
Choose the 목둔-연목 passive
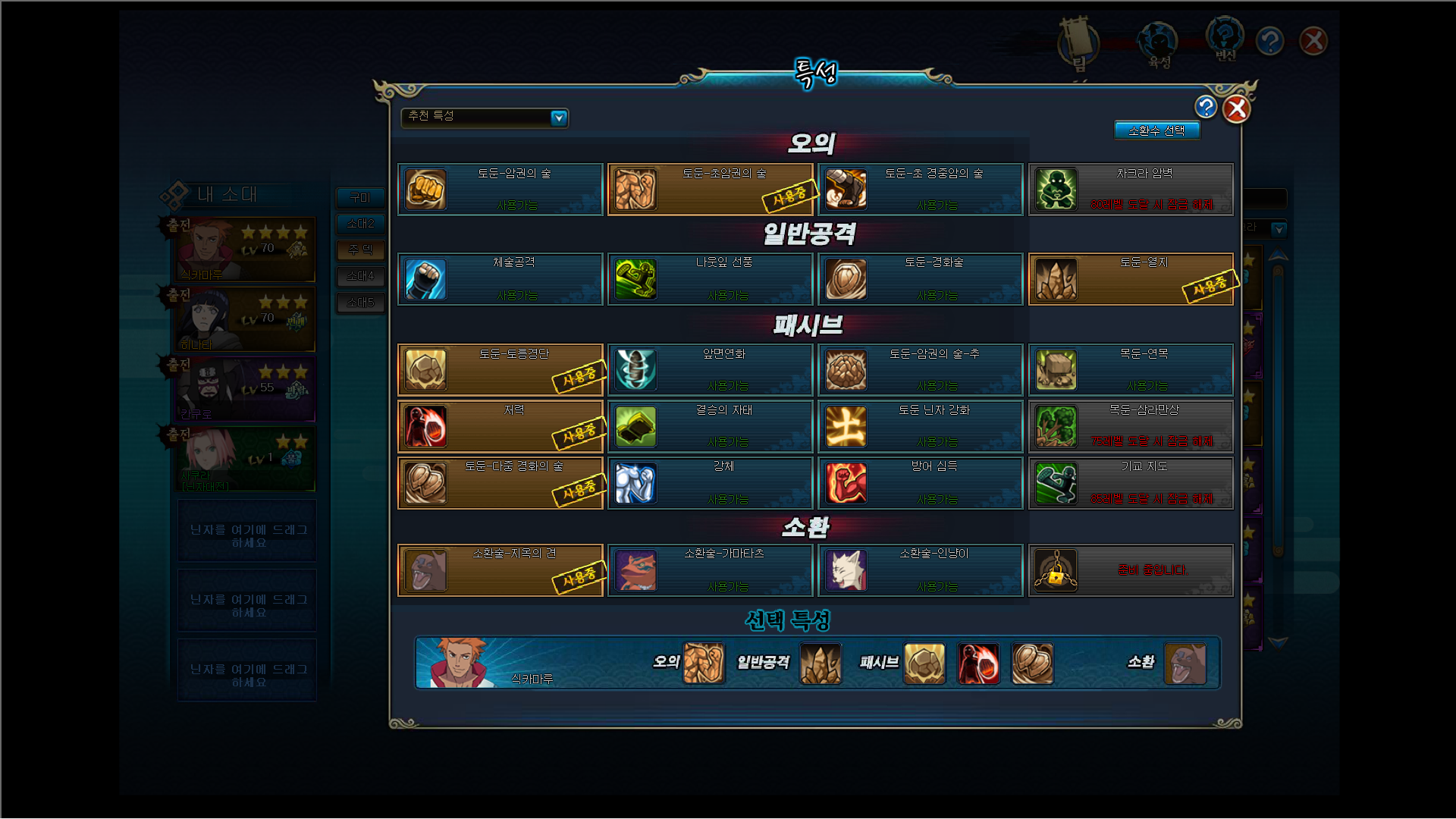tap(1131, 370)
